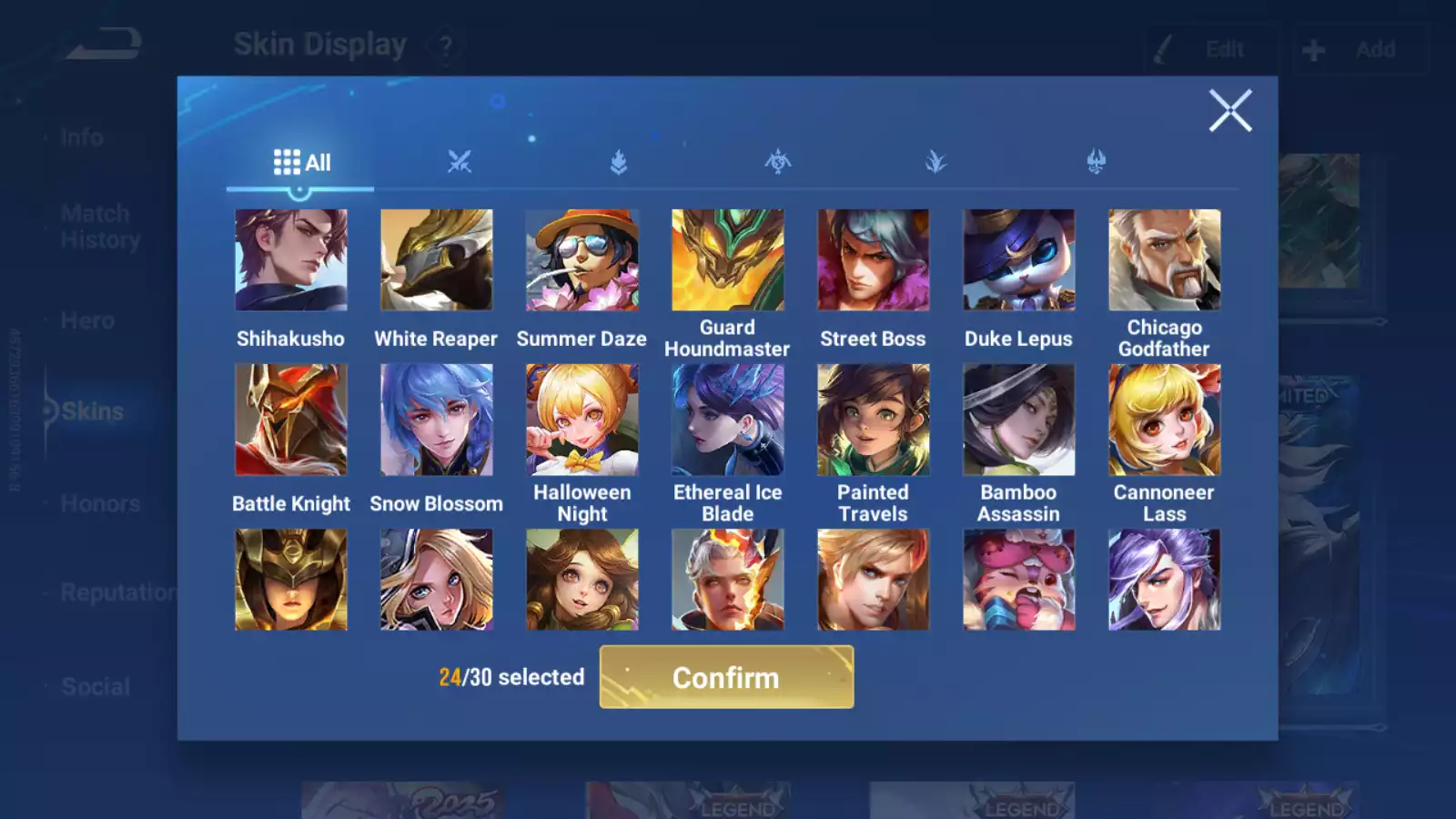Choose the Painted Travels skin

[873, 420]
